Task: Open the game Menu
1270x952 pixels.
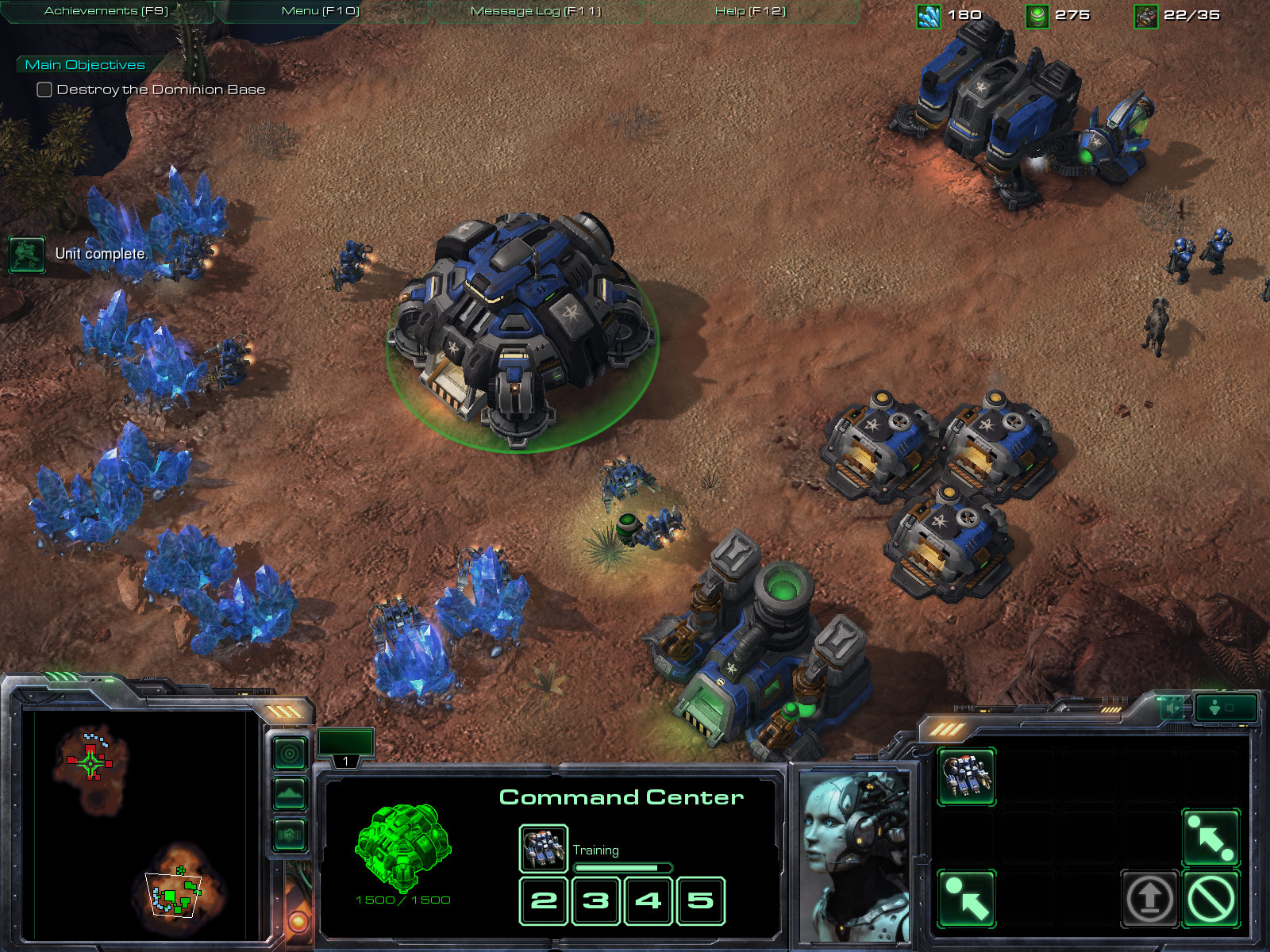Action: coord(321,11)
